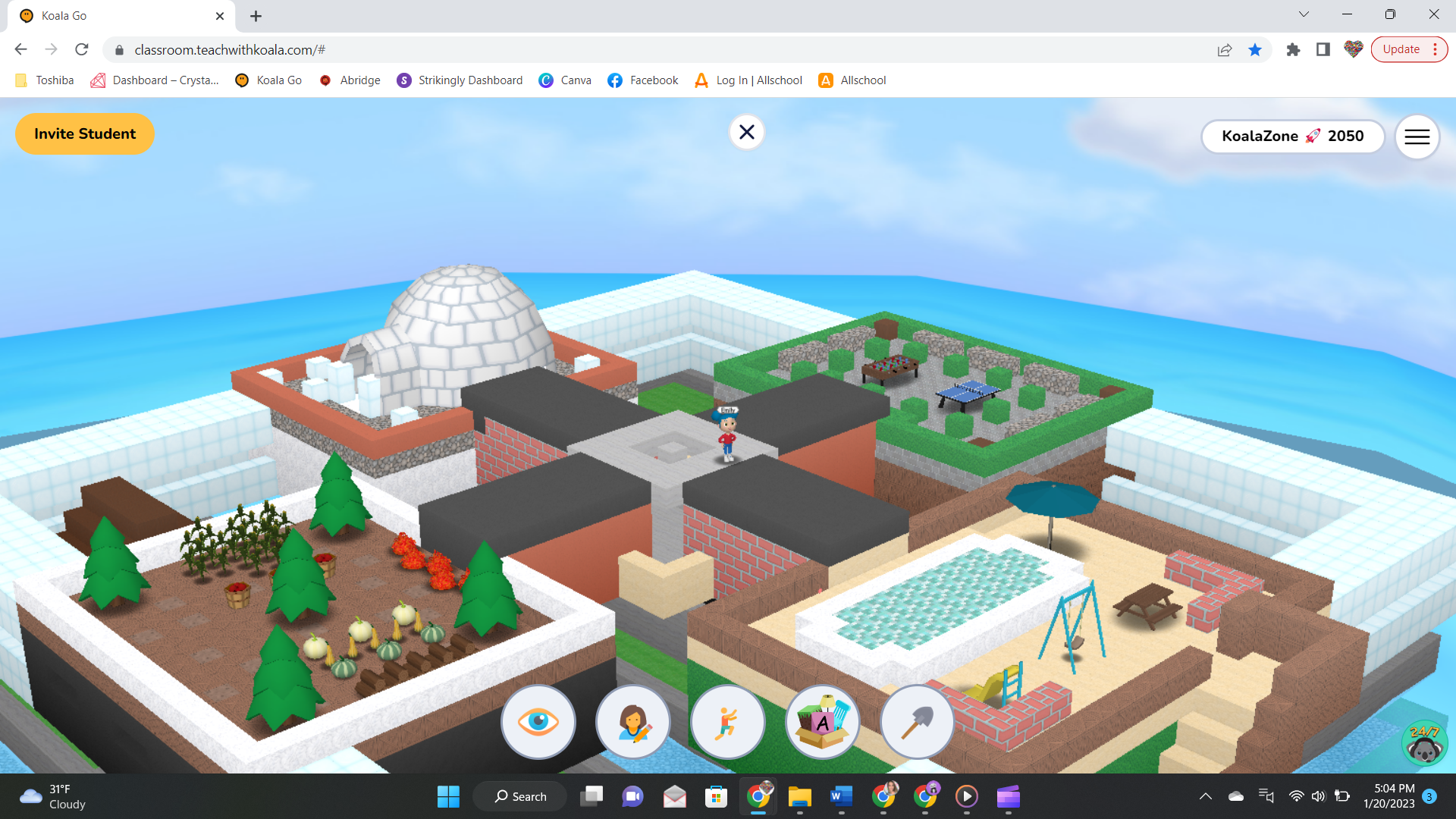1456x819 pixels.
Task: Select the eye observation mode tool
Action: pyautogui.click(x=538, y=721)
